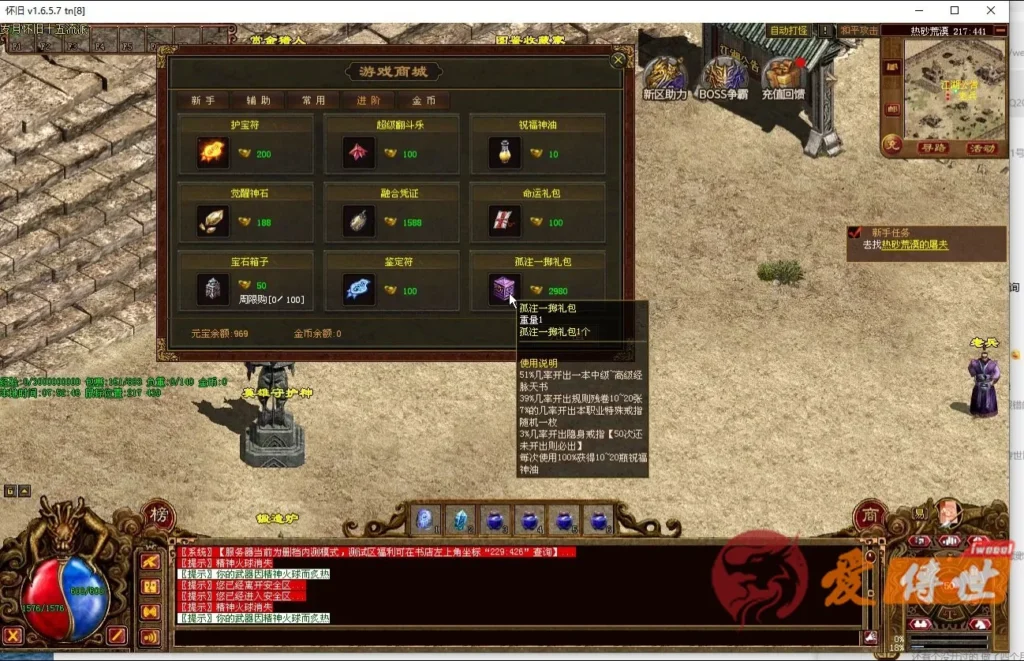Image resolution: width=1024 pixels, height=661 pixels.
Task: Select the 常用 shop tab
Action: tap(313, 101)
